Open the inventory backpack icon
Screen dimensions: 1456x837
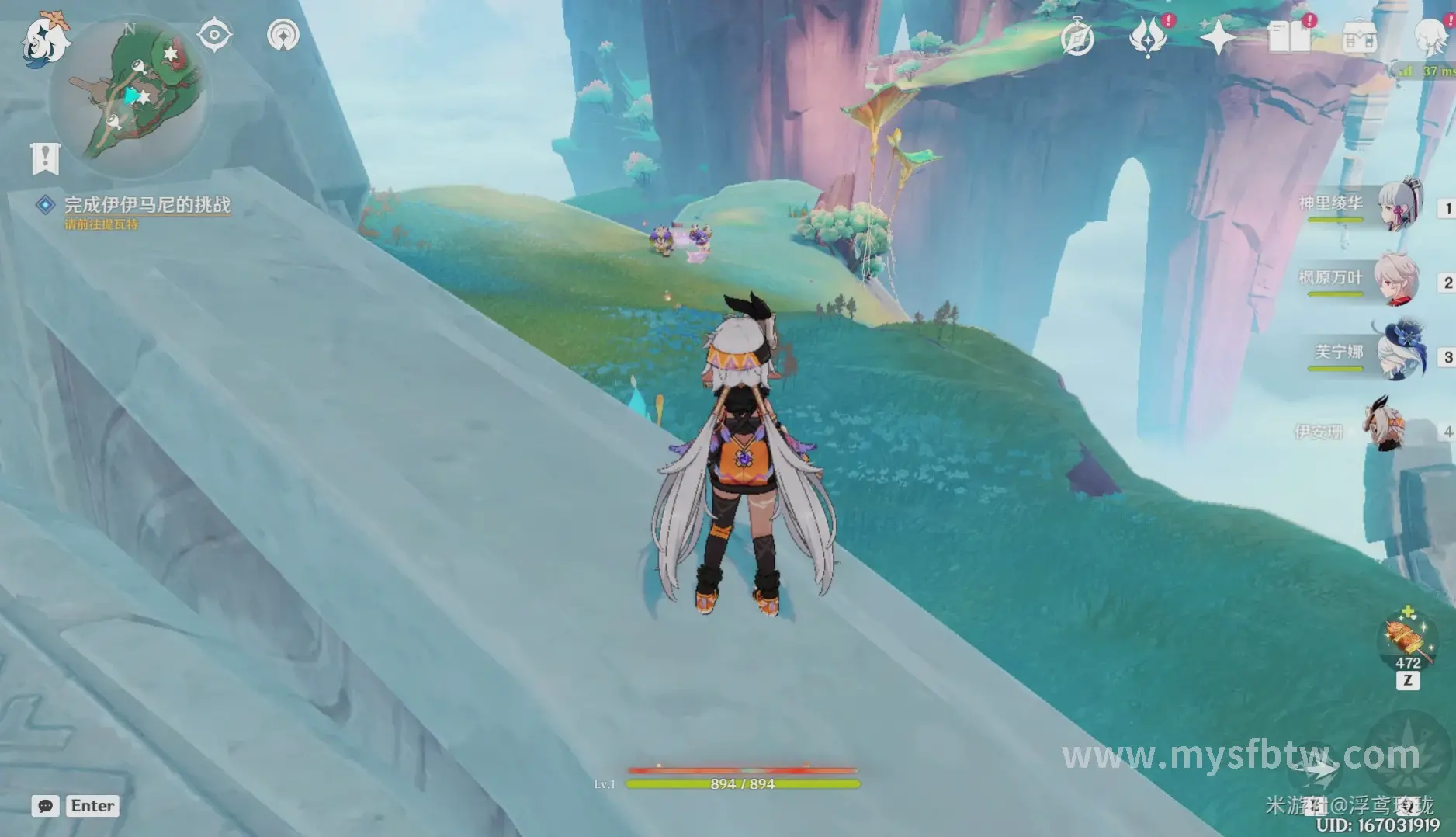(x=1360, y=37)
